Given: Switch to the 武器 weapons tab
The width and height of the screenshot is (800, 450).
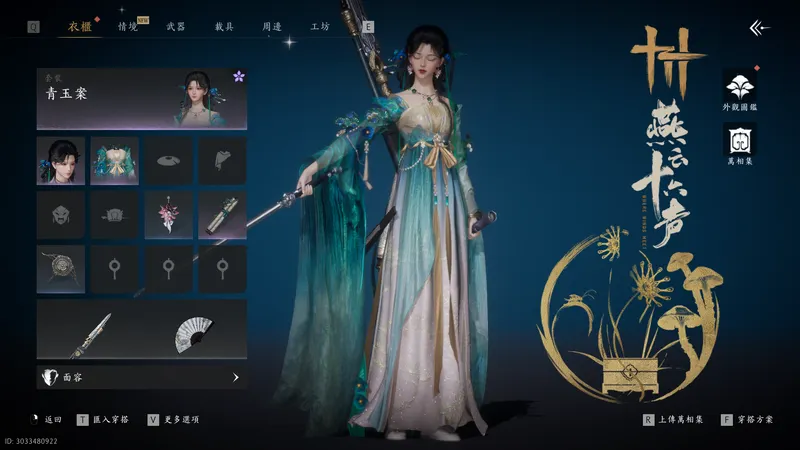Looking at the screenshot, I should click(175, 27).
